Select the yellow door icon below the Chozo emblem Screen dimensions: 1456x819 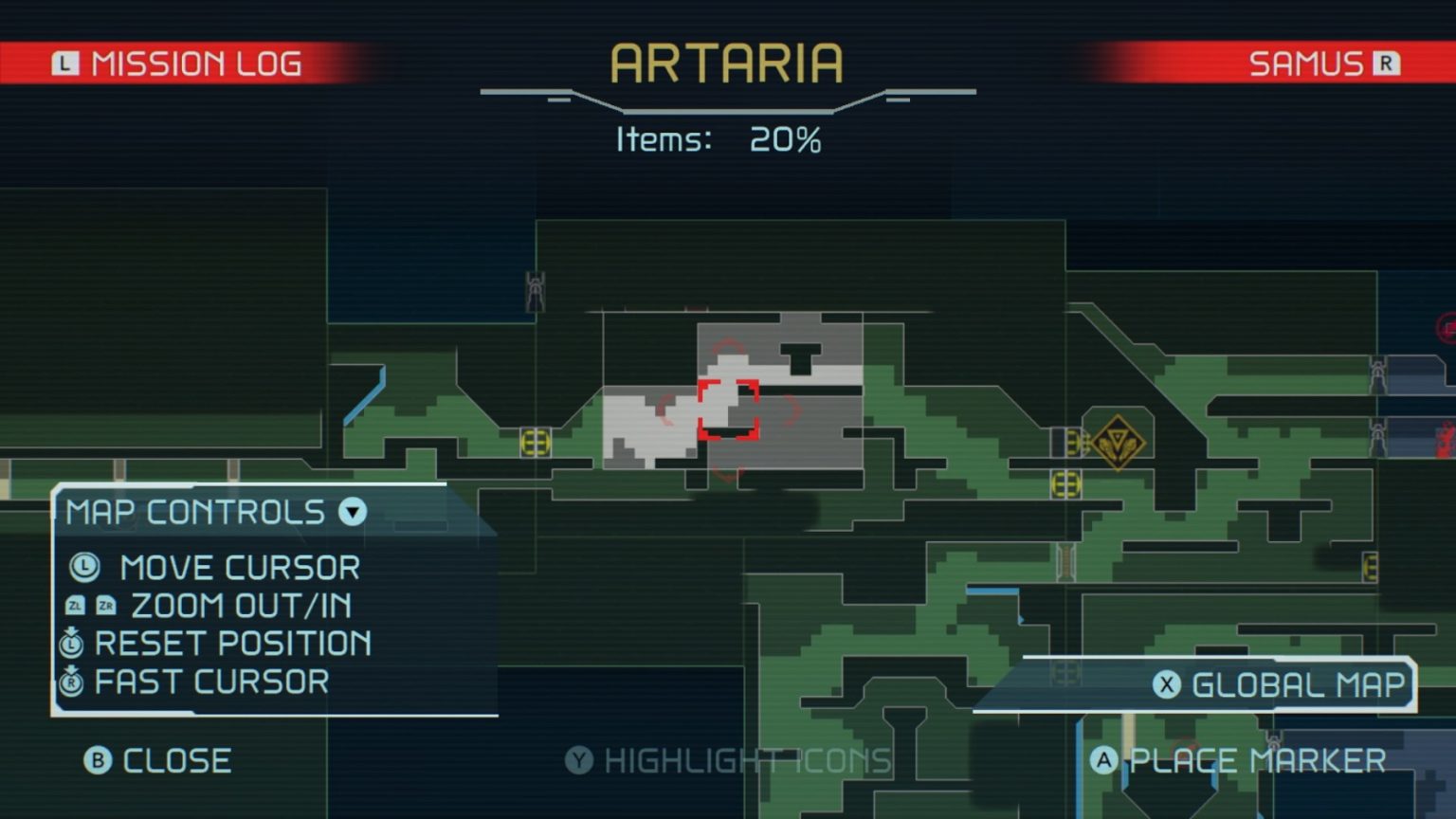coord(1065,483)
